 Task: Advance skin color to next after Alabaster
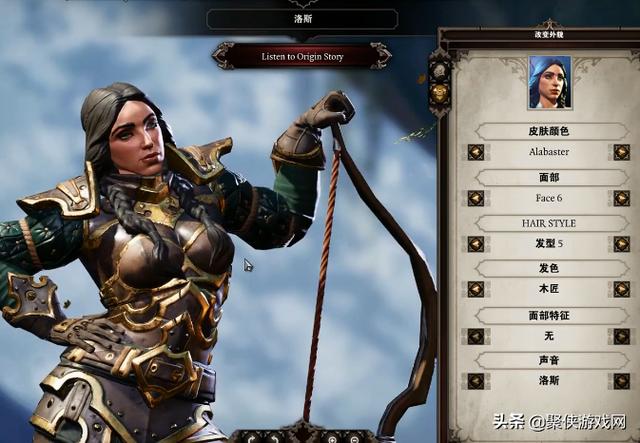coord(621,152)
